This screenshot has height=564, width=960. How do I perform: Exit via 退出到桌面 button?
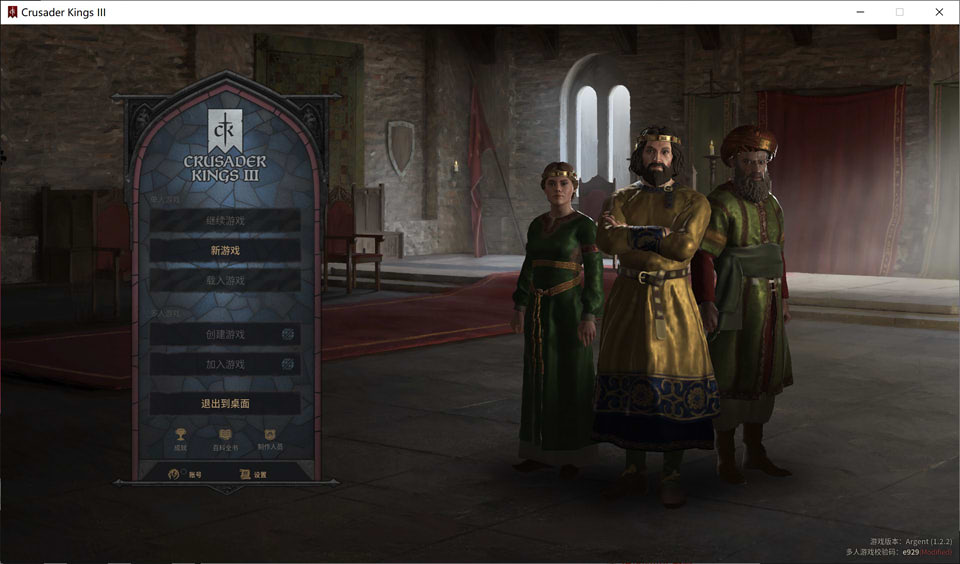(x=225, y=403)
